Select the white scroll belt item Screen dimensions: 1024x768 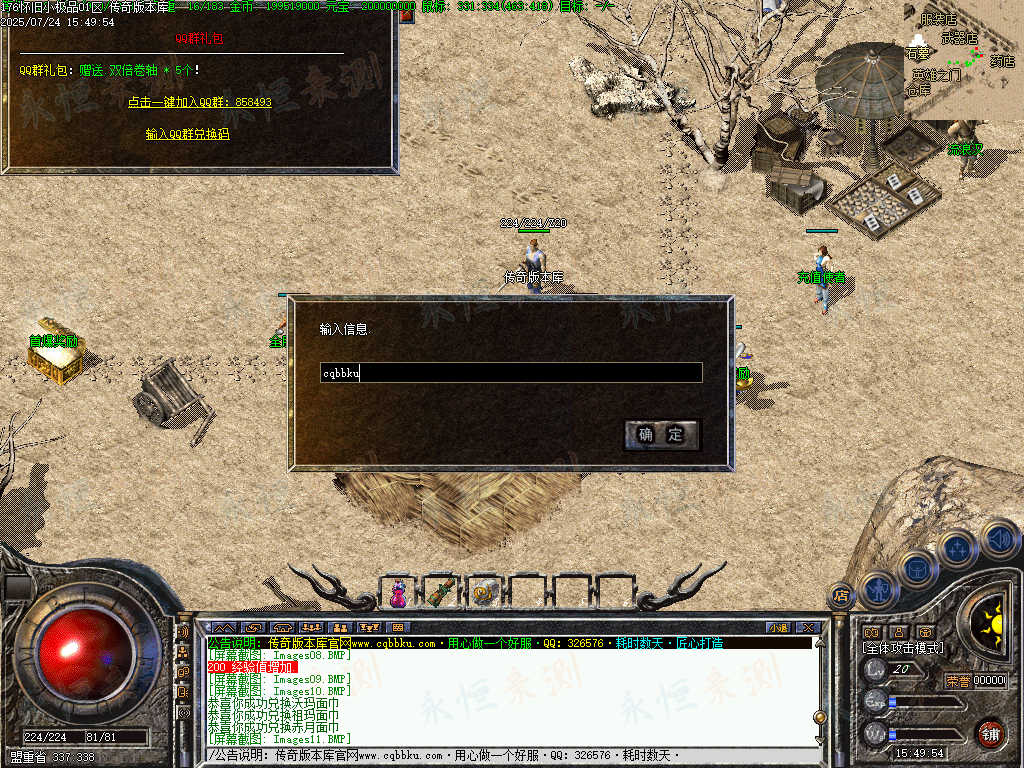(485, 593)
